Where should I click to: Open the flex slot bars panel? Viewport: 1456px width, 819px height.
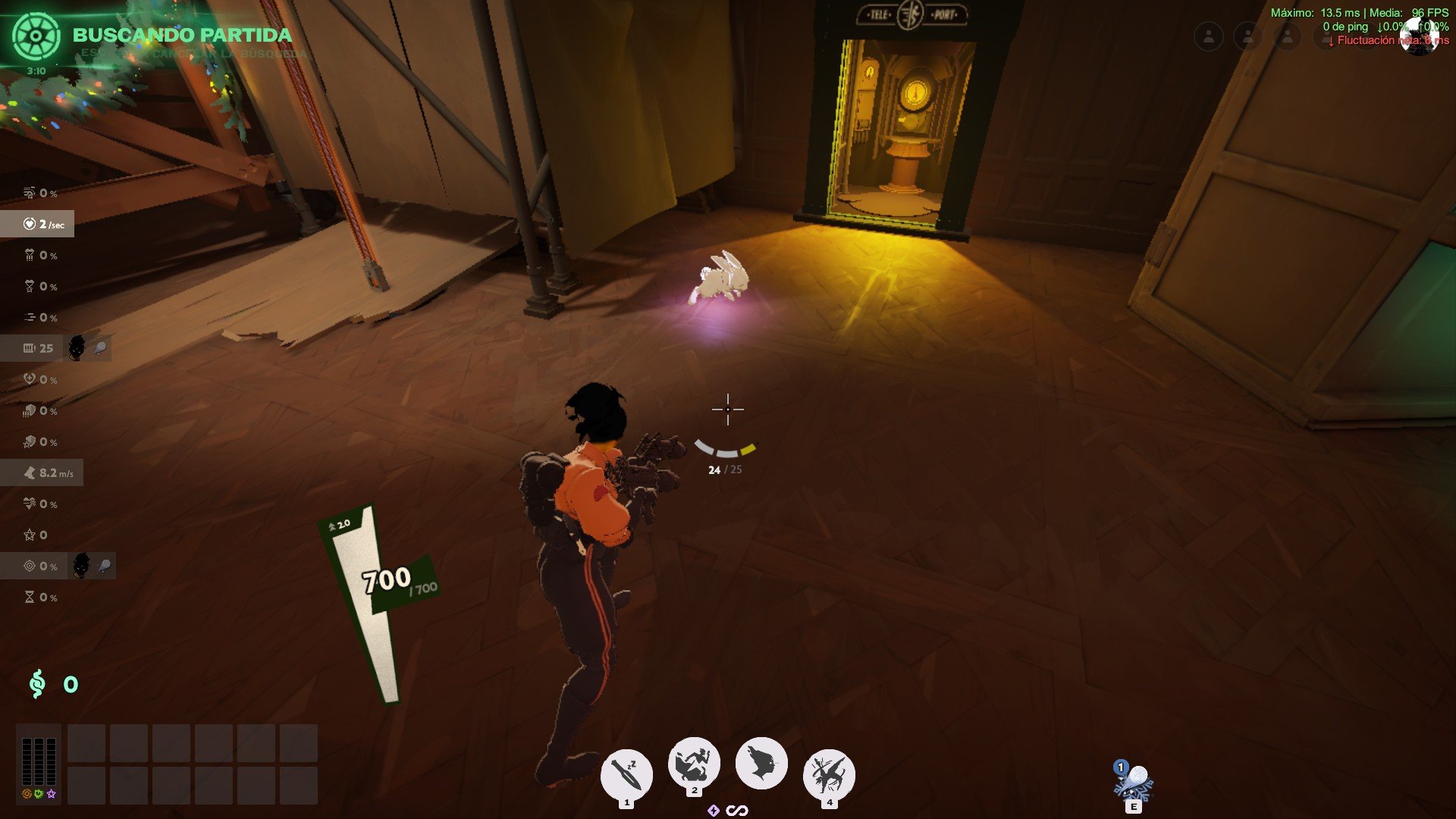click(x=39, y=761)
